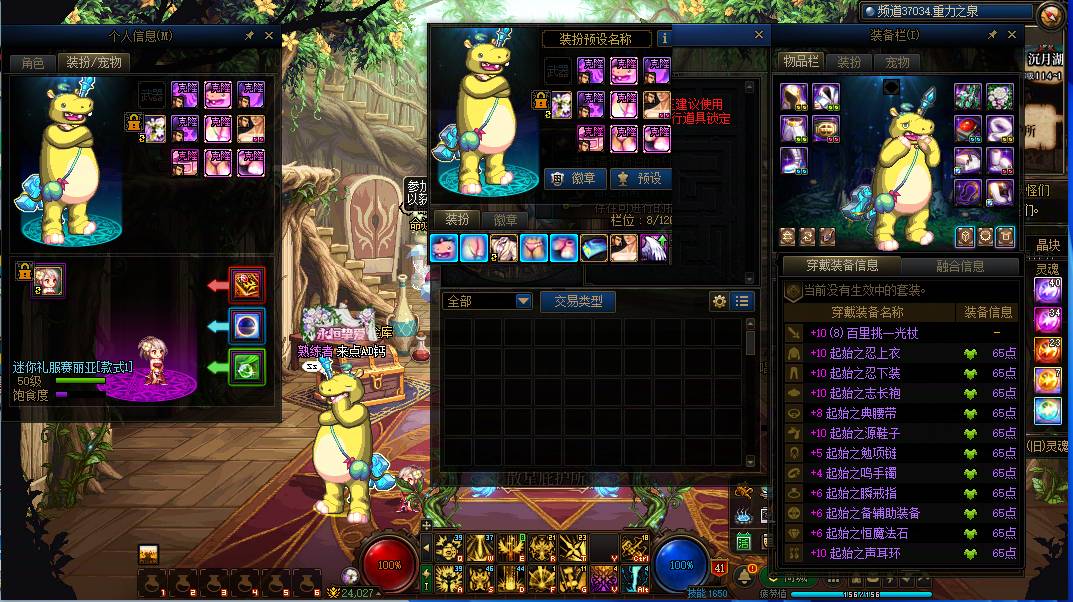Switch to the 角色 character tab

point(33,62)
